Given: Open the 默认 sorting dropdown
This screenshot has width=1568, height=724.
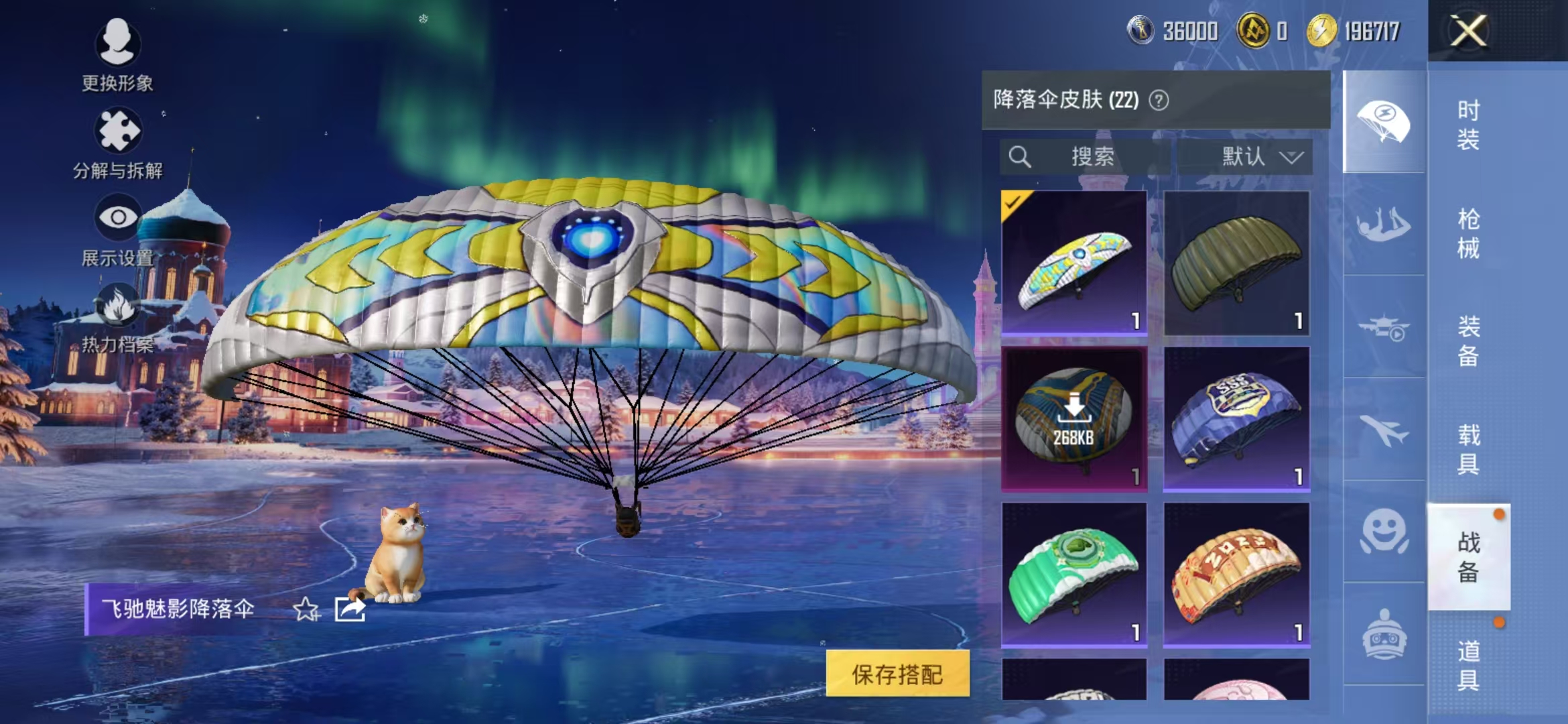Looking at the screenshot, I should coord(1260,157).
